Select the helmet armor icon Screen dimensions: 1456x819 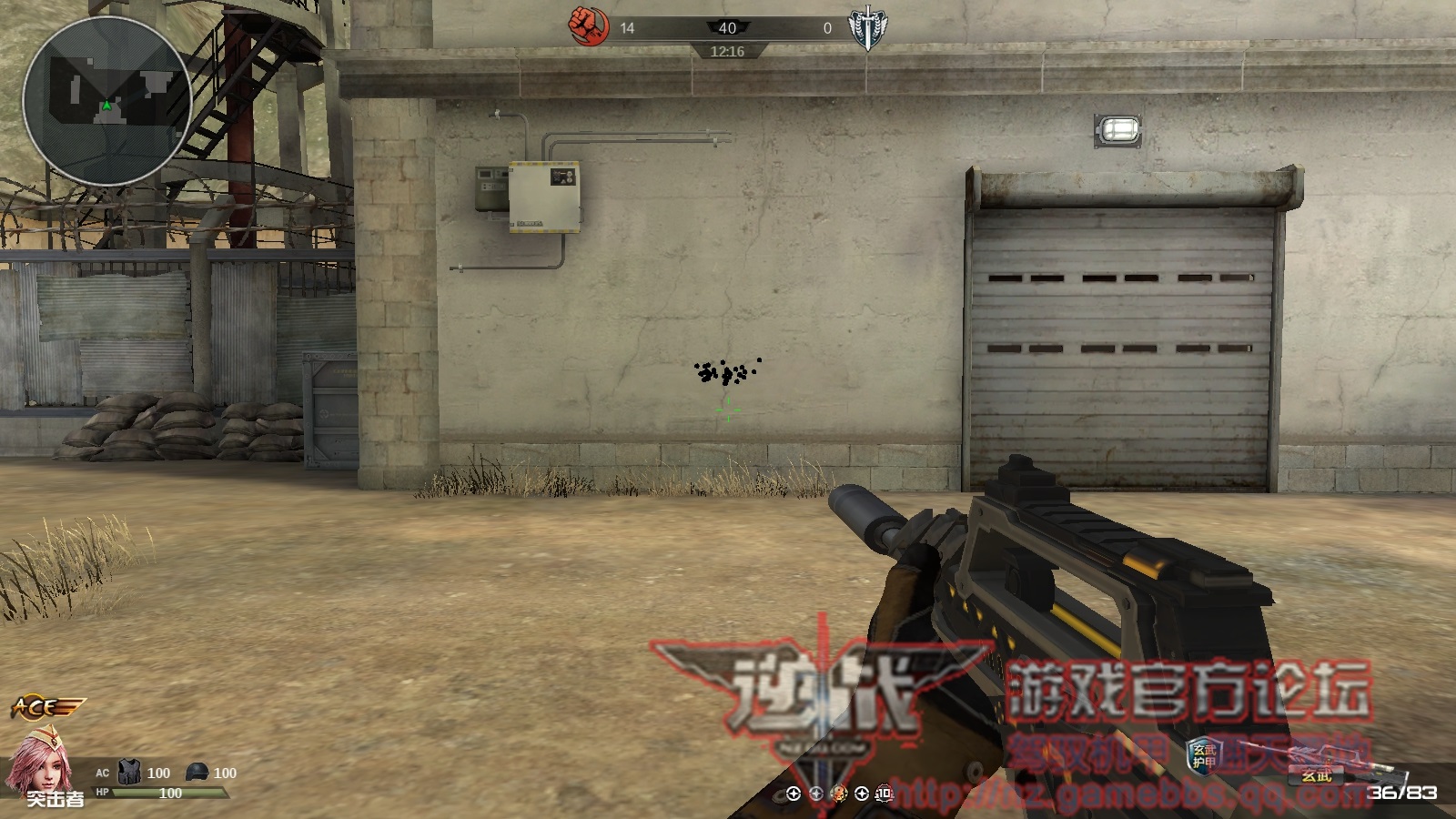click(197, 773)
